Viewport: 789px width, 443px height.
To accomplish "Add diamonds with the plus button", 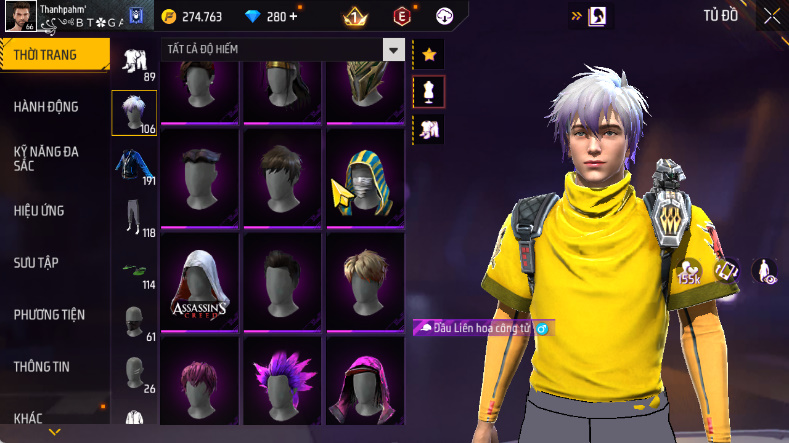I will tap(293, 16).
